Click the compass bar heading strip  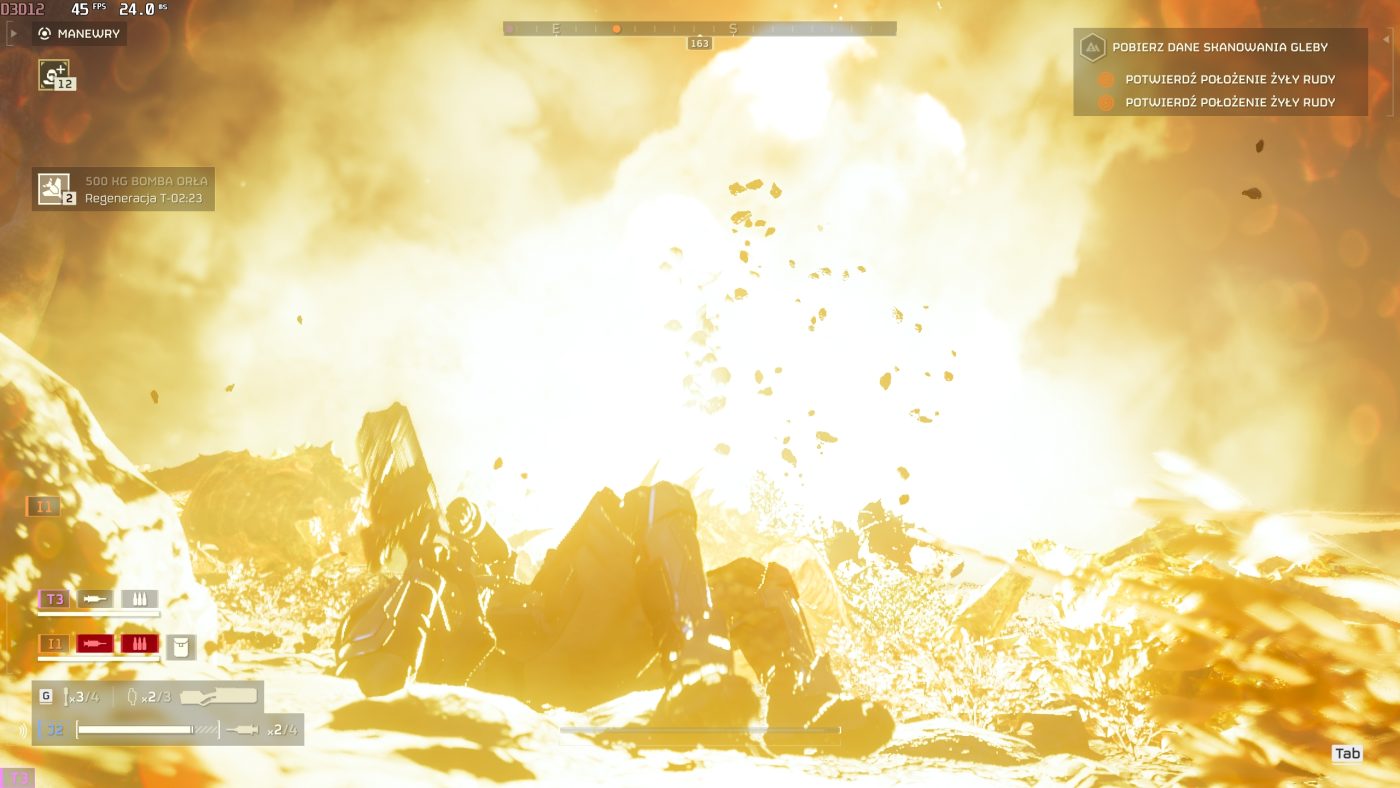tap(699, 29)
